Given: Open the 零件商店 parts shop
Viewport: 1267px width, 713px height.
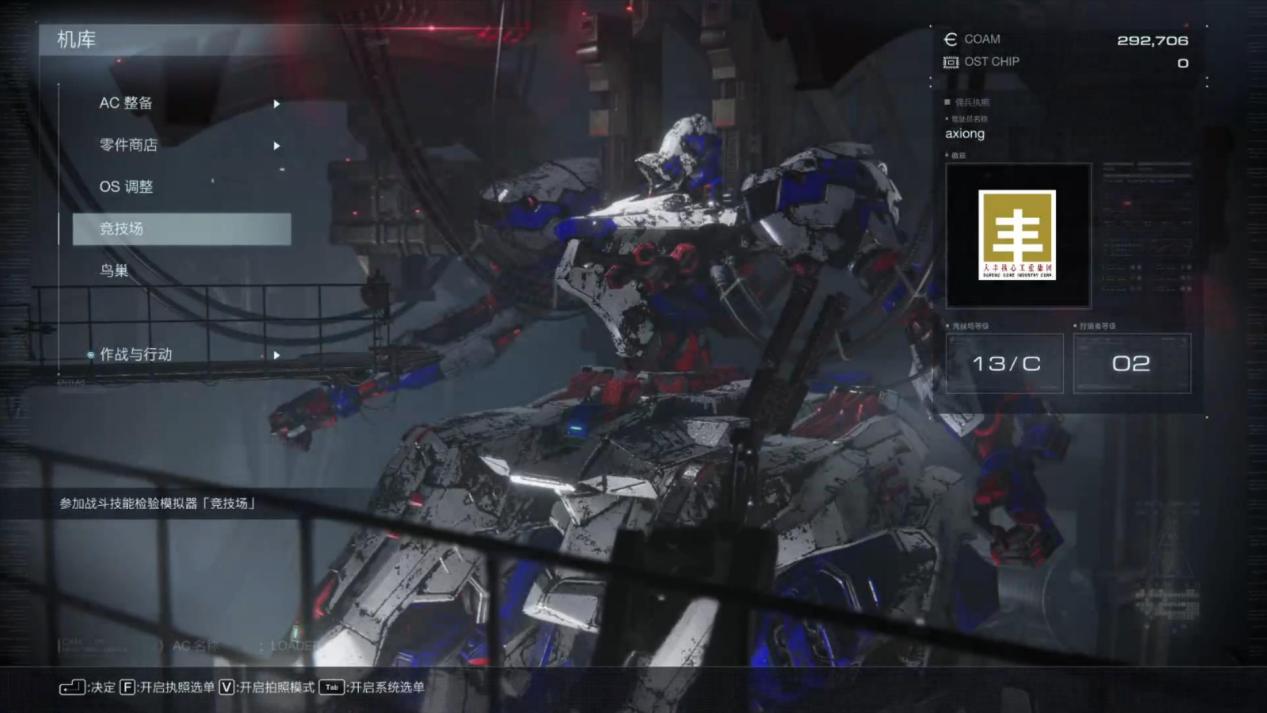Looking at the screenshot, I should [x=129, y=145].
